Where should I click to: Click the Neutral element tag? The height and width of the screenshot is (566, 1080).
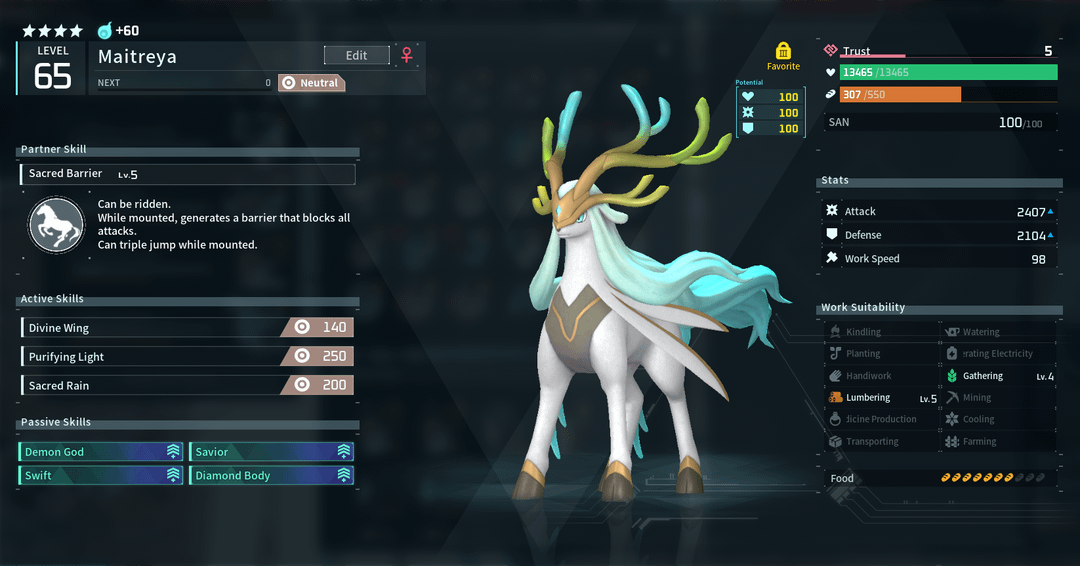pos(311,83)
